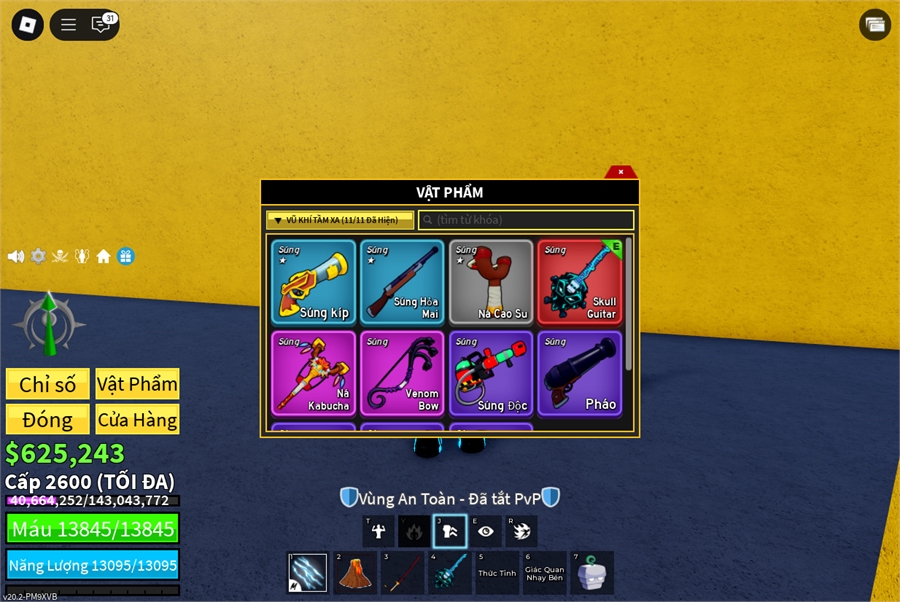
Task: Open the Cửa Hàng shop
Action: [x=138, y=419]
